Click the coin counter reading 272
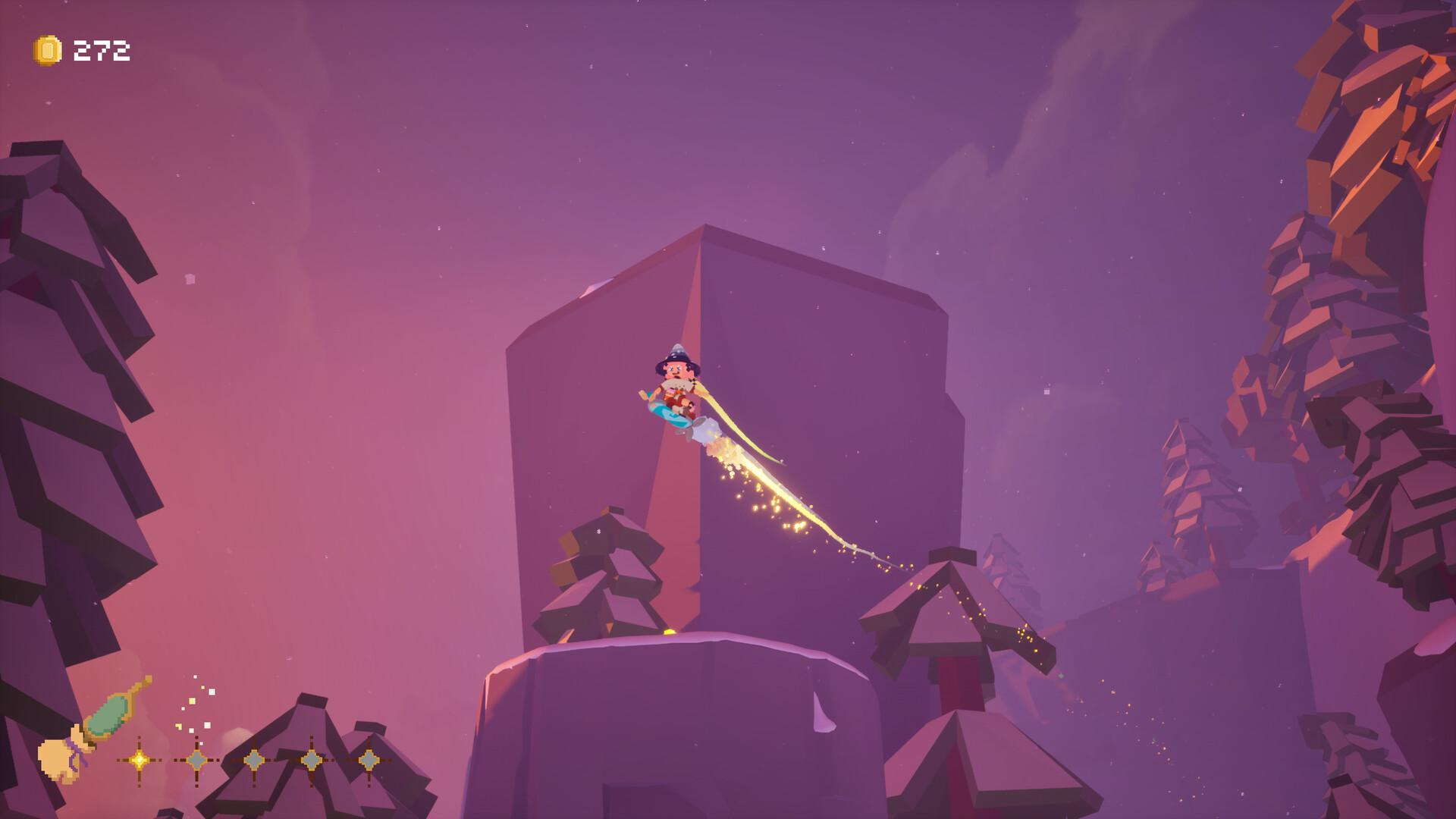 101,50
